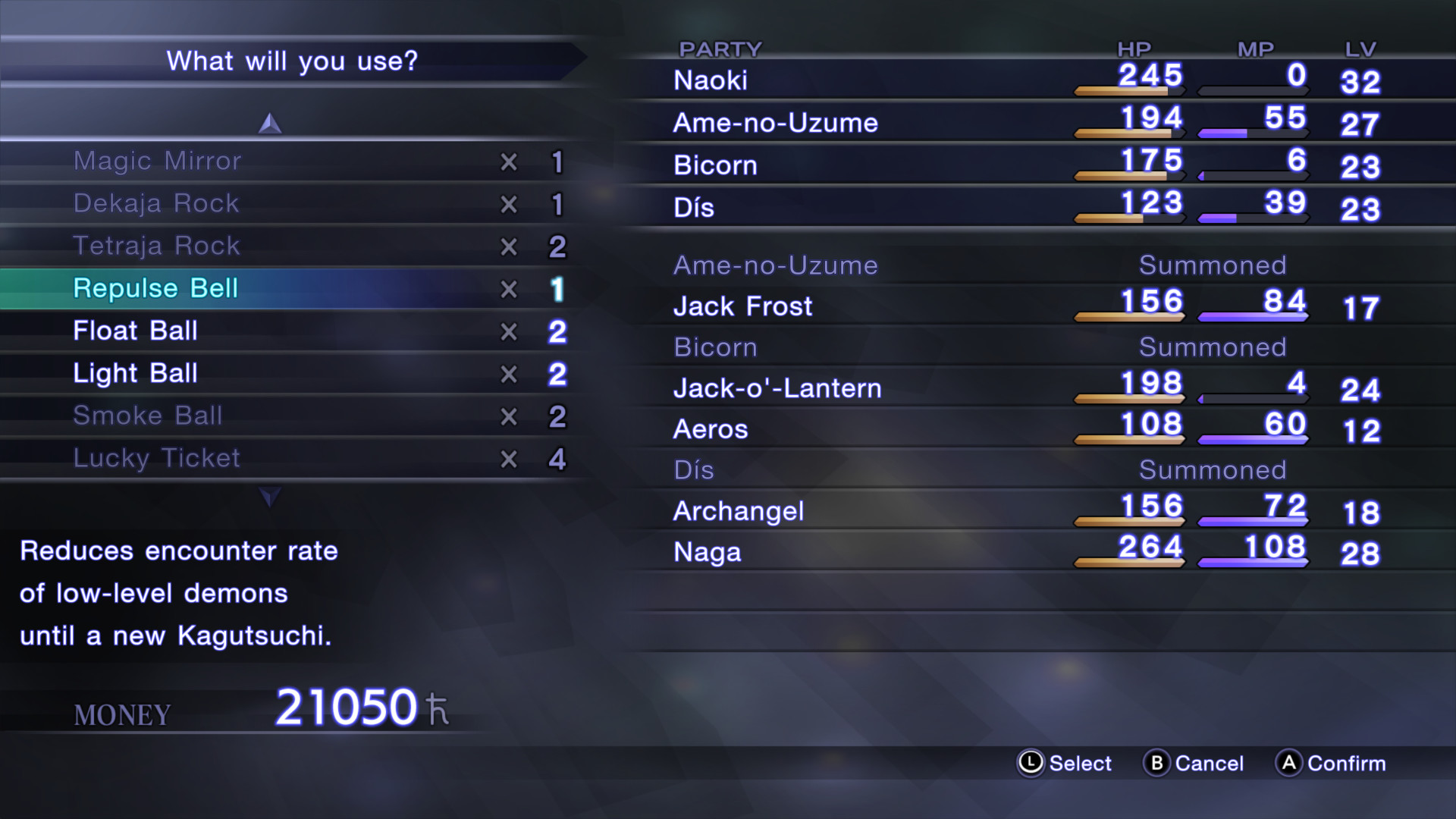Screen dimensions: 1456x819
Task: Select the Tetraja Rock item
Action: [157, 246]
